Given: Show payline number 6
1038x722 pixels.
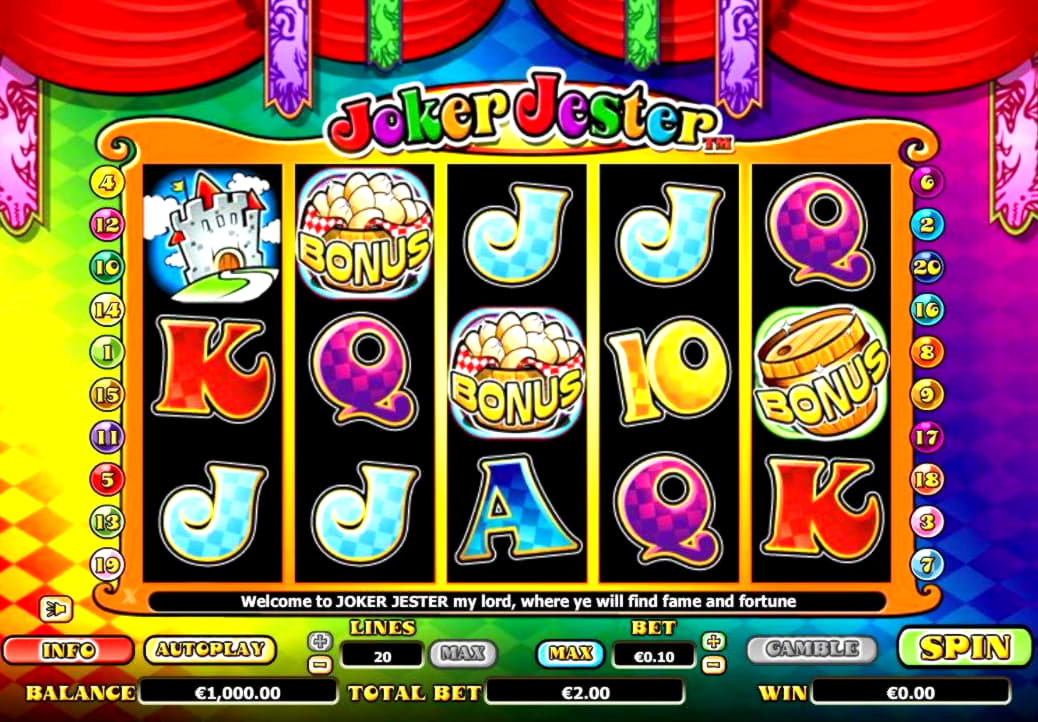Looking at the screenshot, I should [928, 182].
